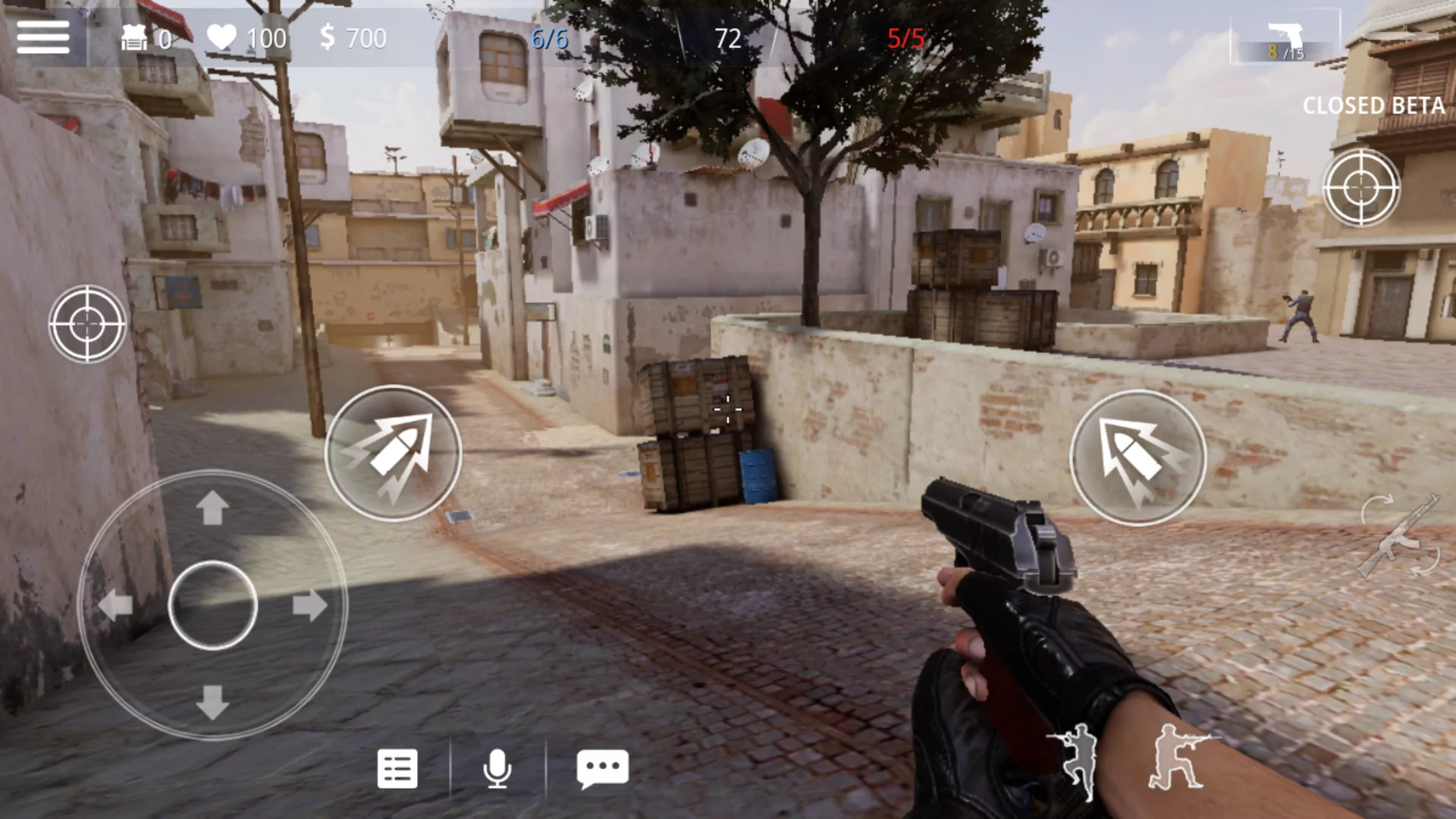This screenshot has width=1456, height=819.
Task: Tap the right-side fire bullet button
Action: pyautogui.click(x=1137, y=457)
